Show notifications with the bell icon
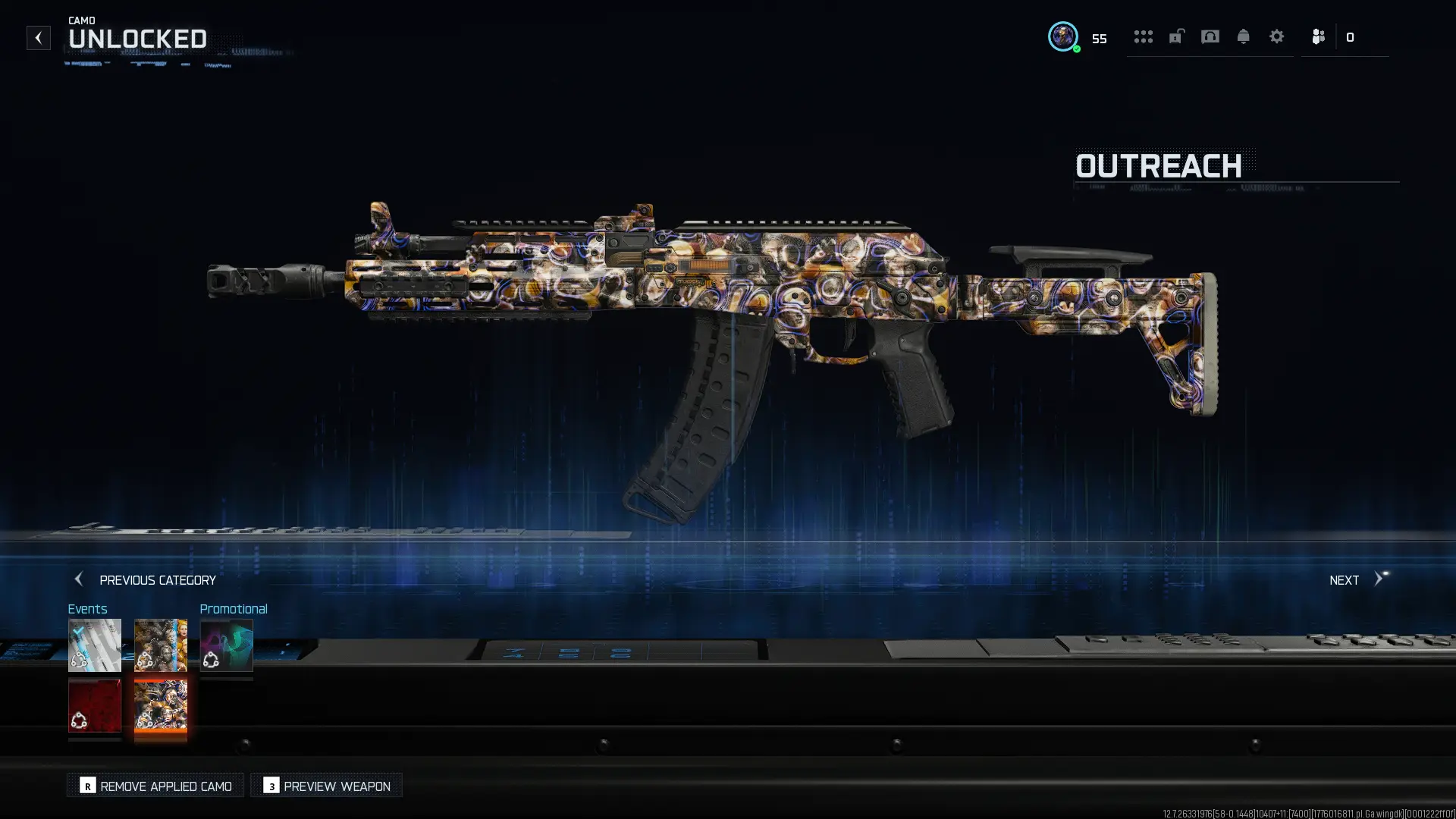The height and width of the screenshot is (819, 1456). point(1243,36)
